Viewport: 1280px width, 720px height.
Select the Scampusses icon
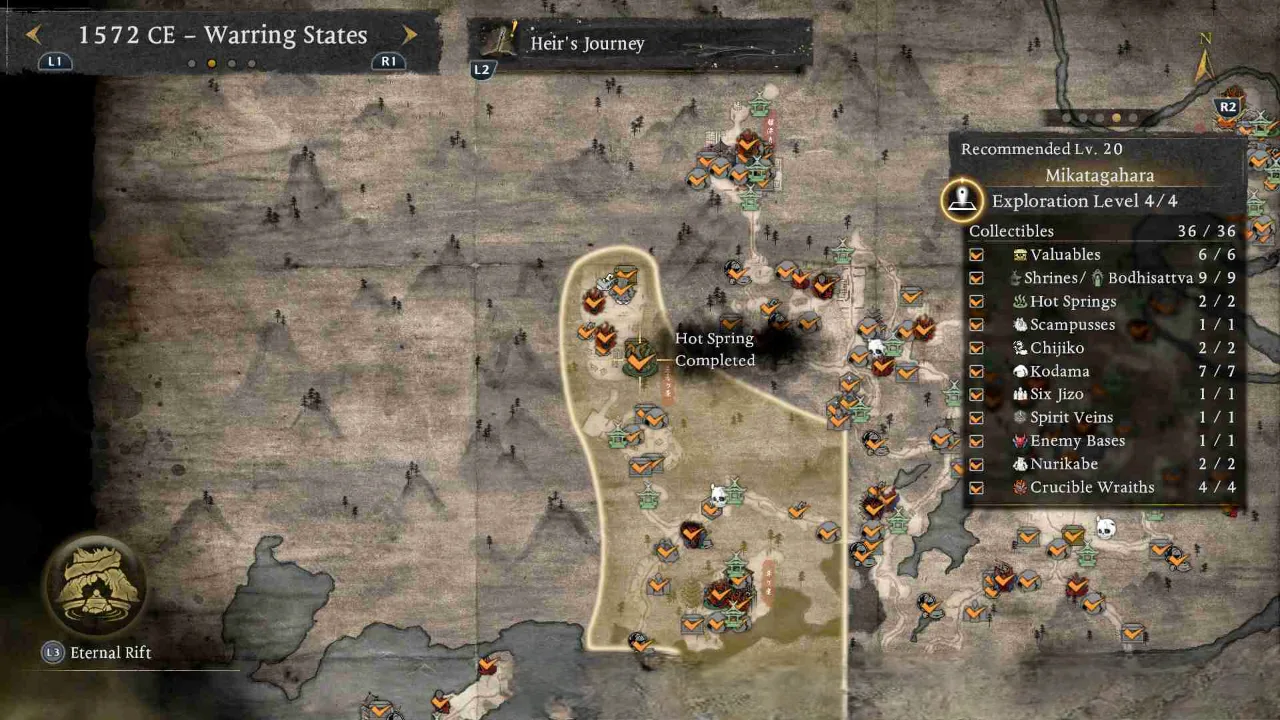click(1020, 324)
